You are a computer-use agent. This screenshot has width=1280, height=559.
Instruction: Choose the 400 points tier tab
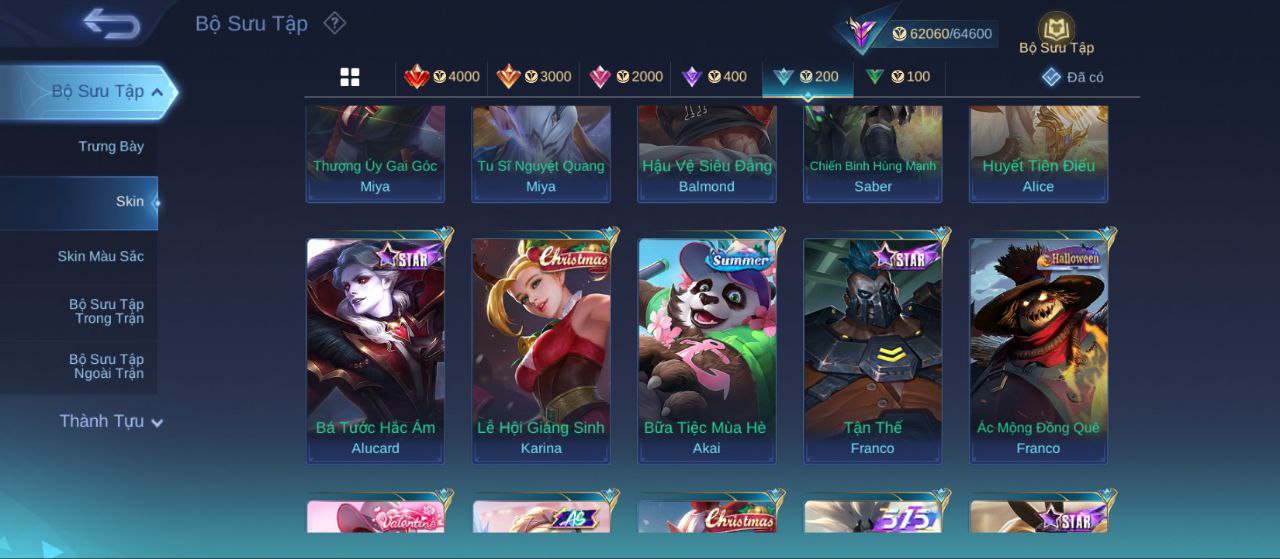(x=714, y=77)
